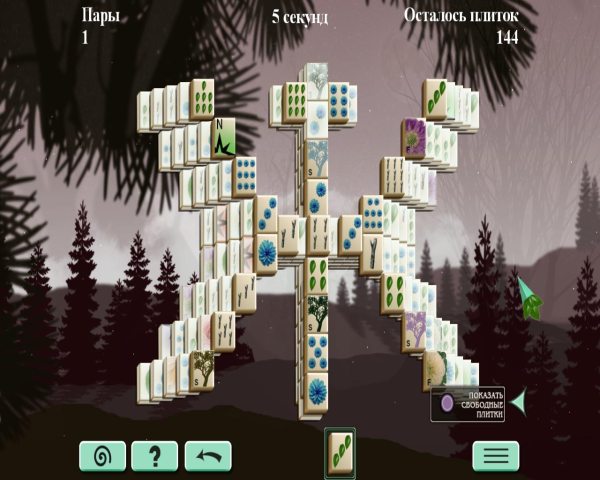
Task: Collapse the side panel with the teal arrow
Action: click(x=518, y=402)
